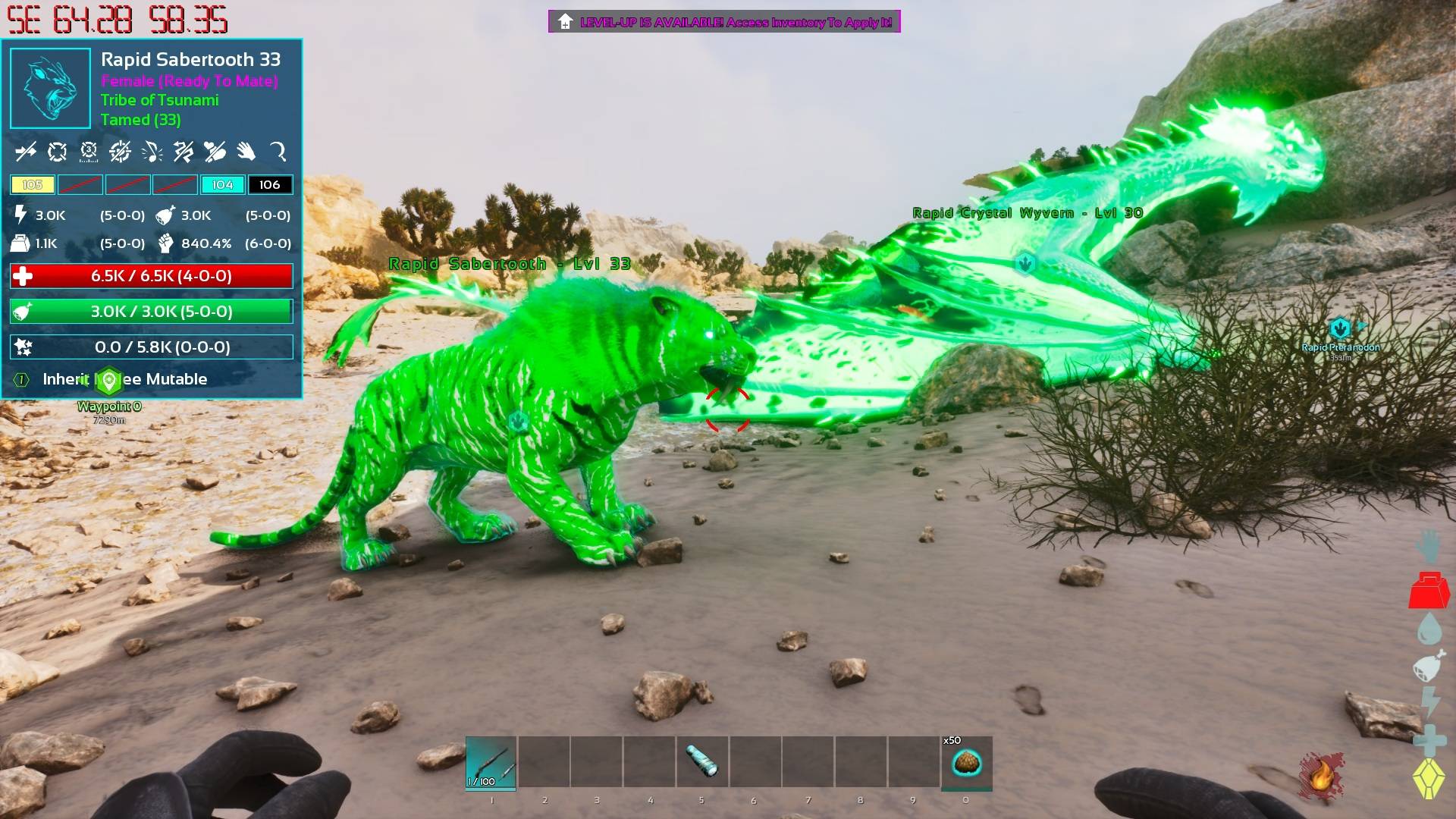Click the sabertooth portrait icon
1456x819 pixels.
click(x=50, y=89)
